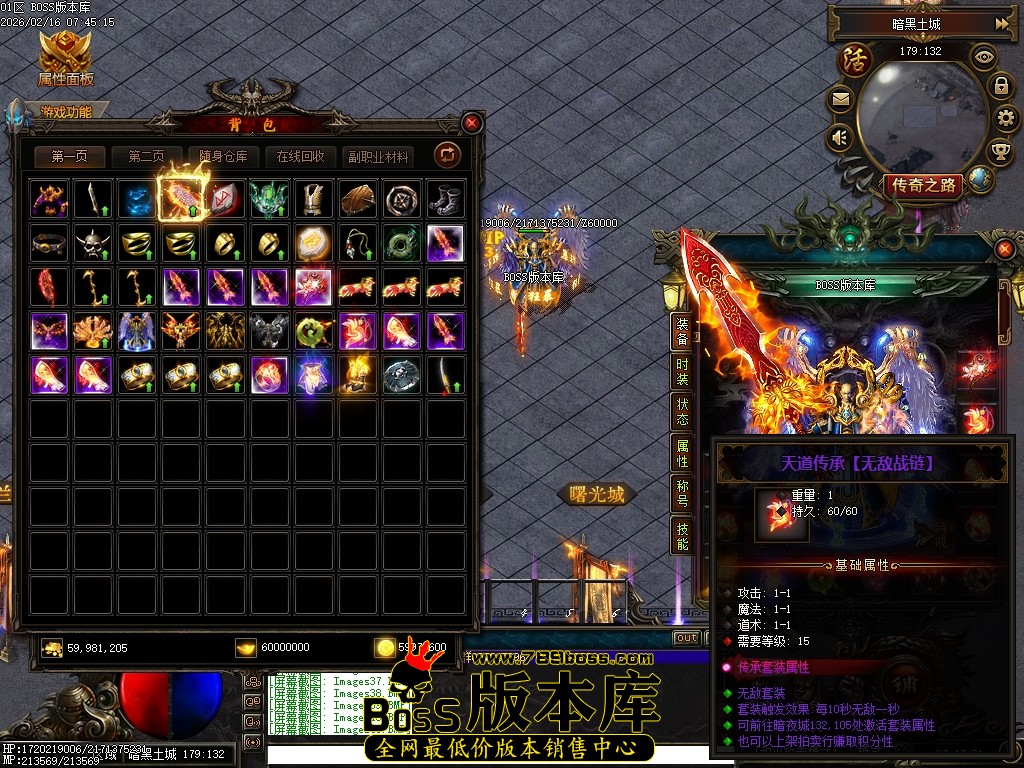This screenshot has width=1024, height=768.
Task: Open the mail envelope icon
Action: 840,99
